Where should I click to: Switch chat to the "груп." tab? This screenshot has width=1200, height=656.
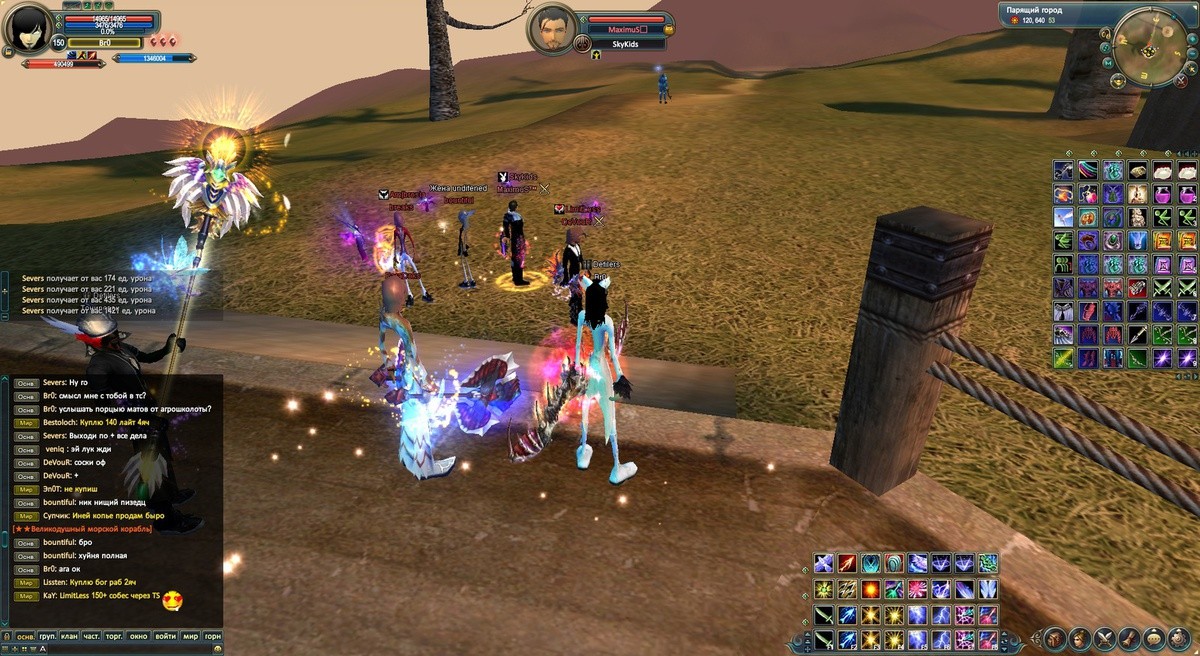pos(47,637)
